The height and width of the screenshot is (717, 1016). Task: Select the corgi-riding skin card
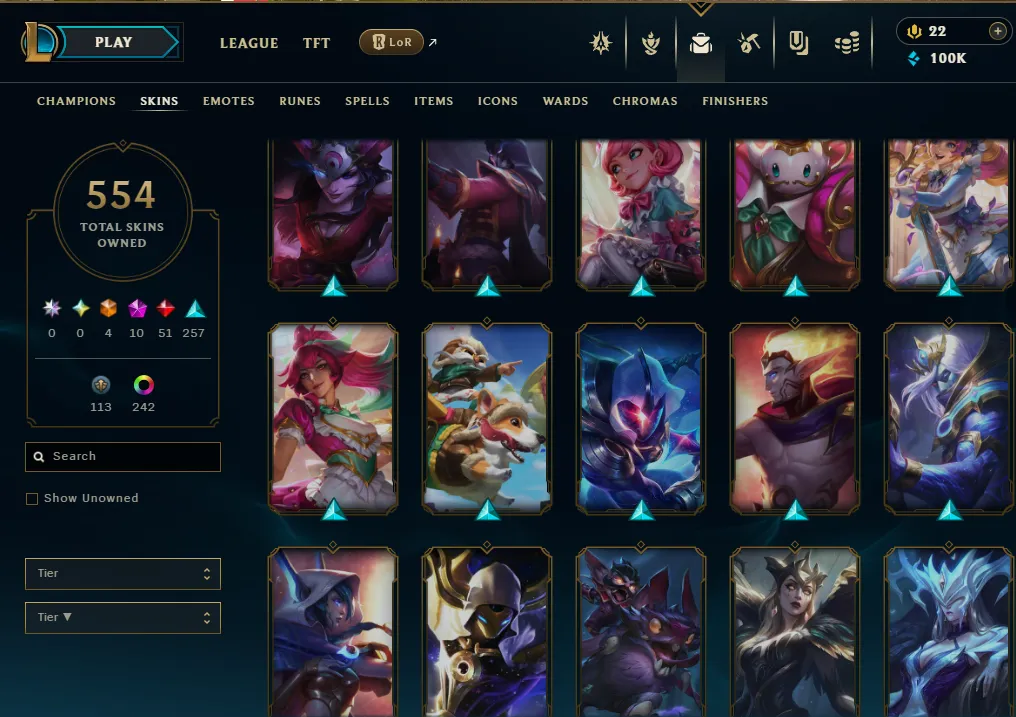(487, 417)
